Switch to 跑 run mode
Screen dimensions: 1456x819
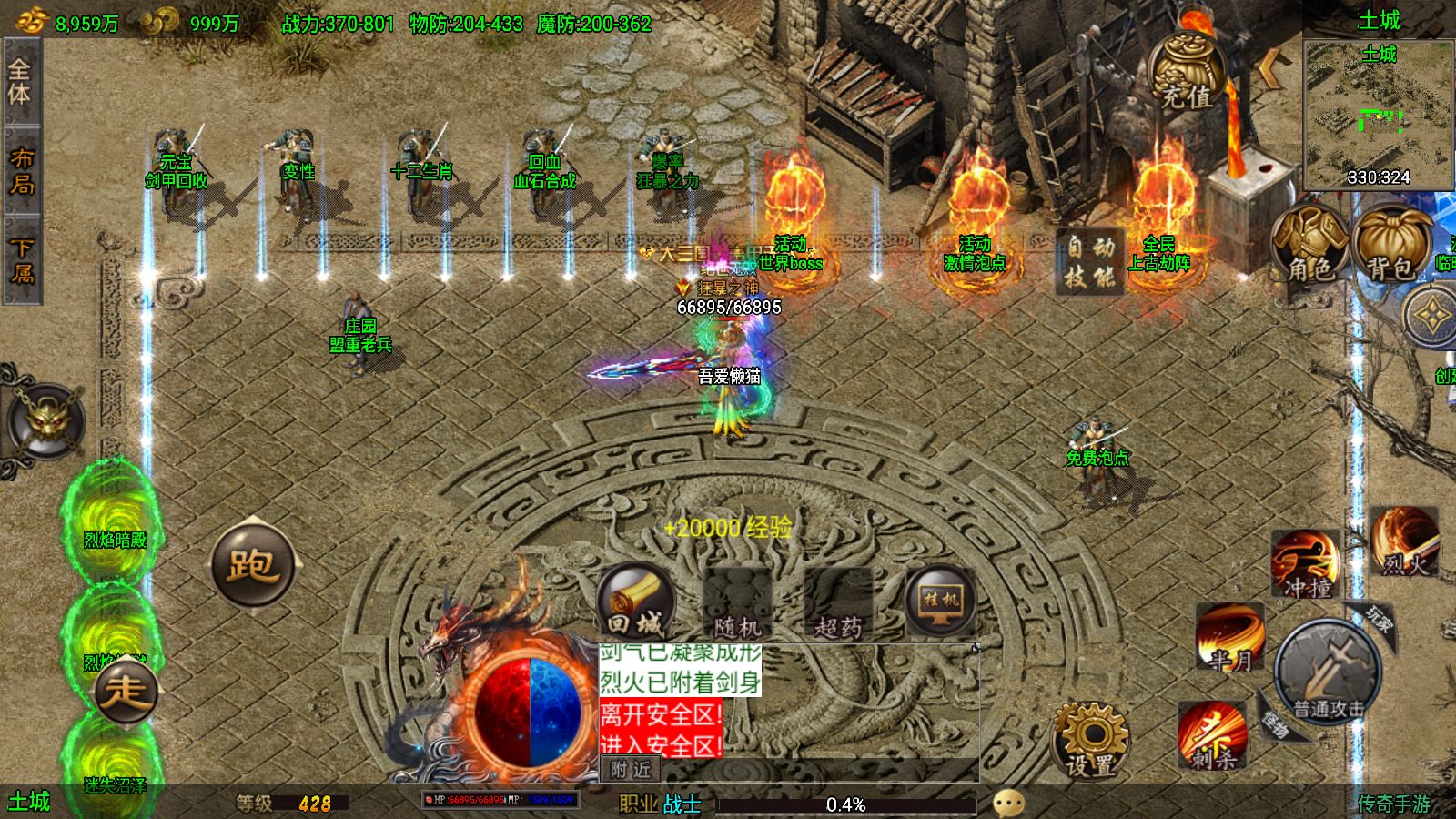(253, 564)
